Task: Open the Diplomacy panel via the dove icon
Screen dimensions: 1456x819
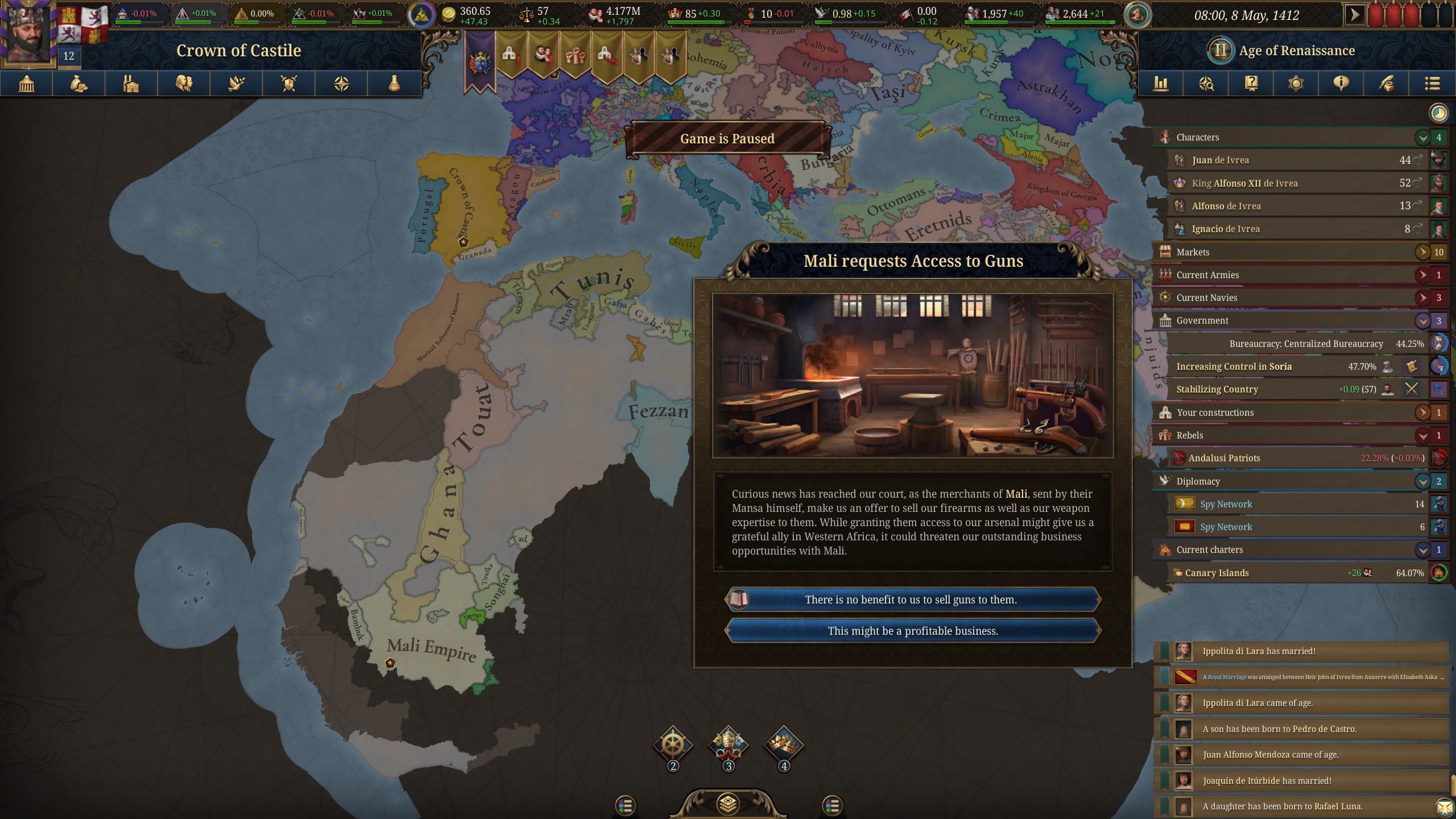Action: 236,84
